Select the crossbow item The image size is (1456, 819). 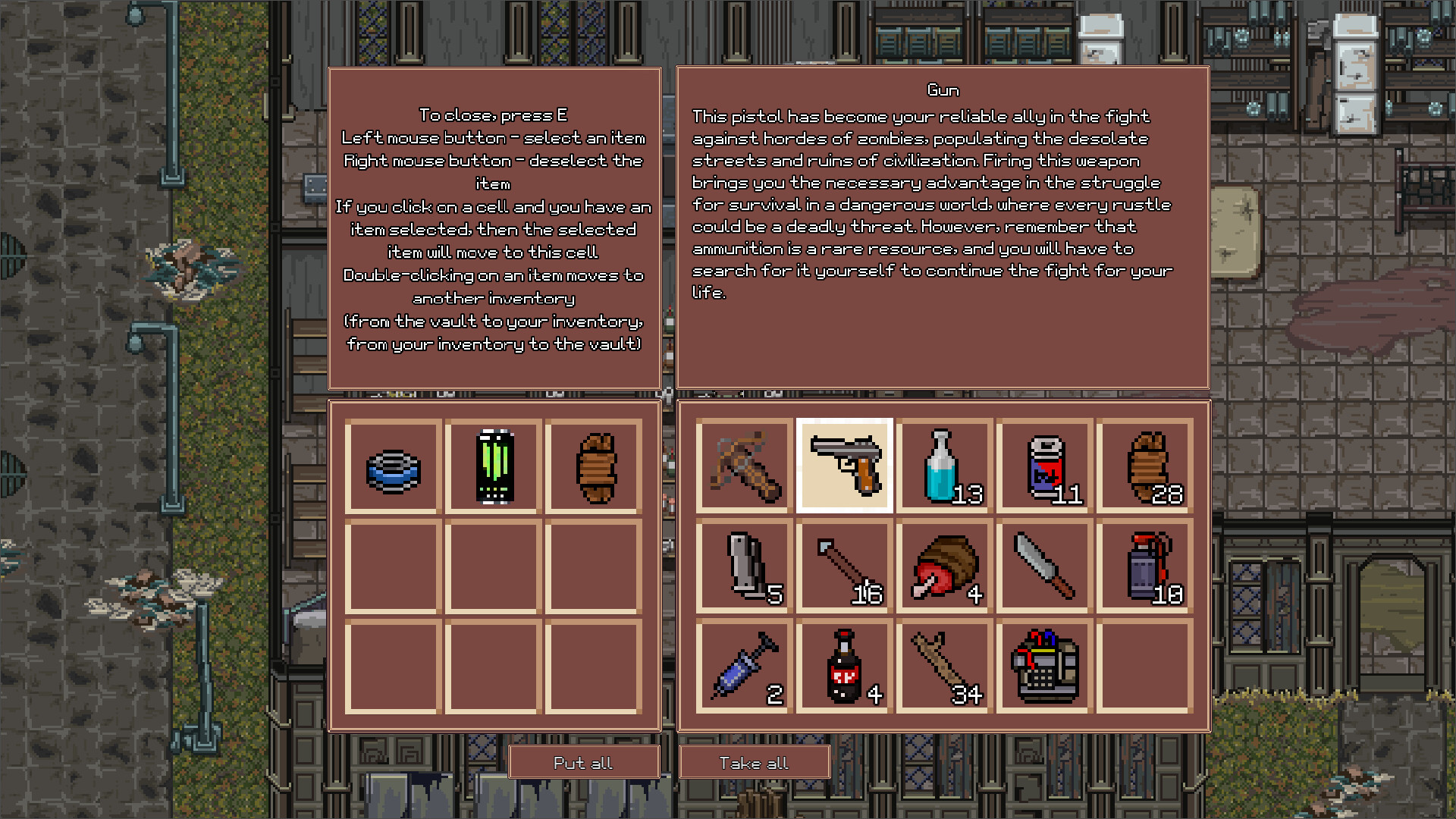point(742,466)
